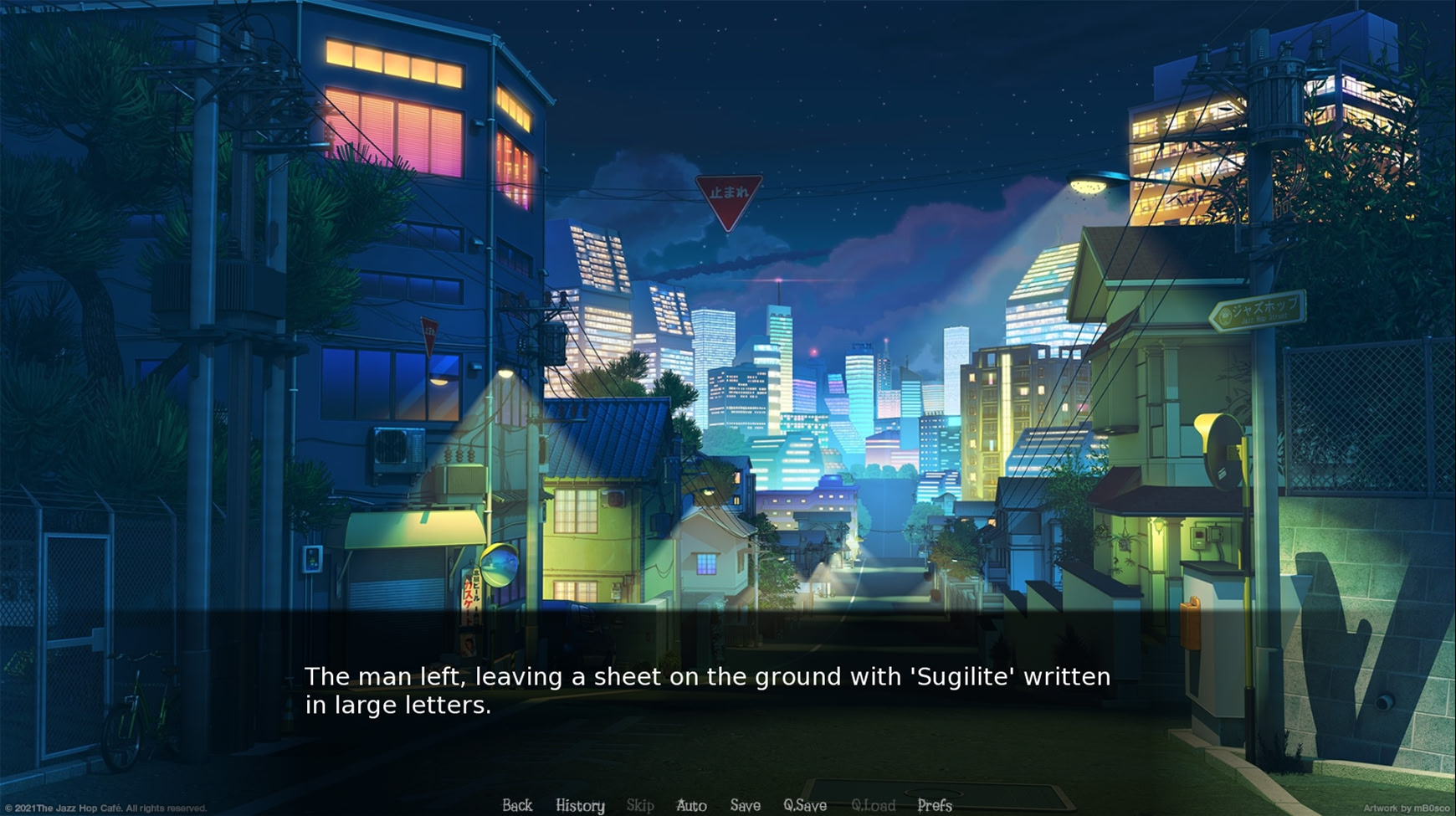Open the Prefs settings
Viewport: 1456px width, 816px height.
tap(935, 805)
